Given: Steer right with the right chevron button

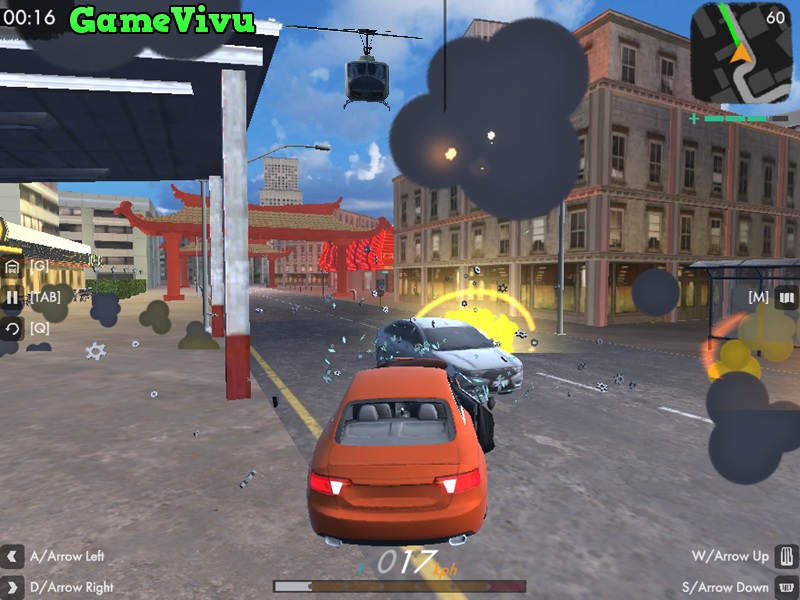Looking at the screenshot, I should [x=12, y=586].
